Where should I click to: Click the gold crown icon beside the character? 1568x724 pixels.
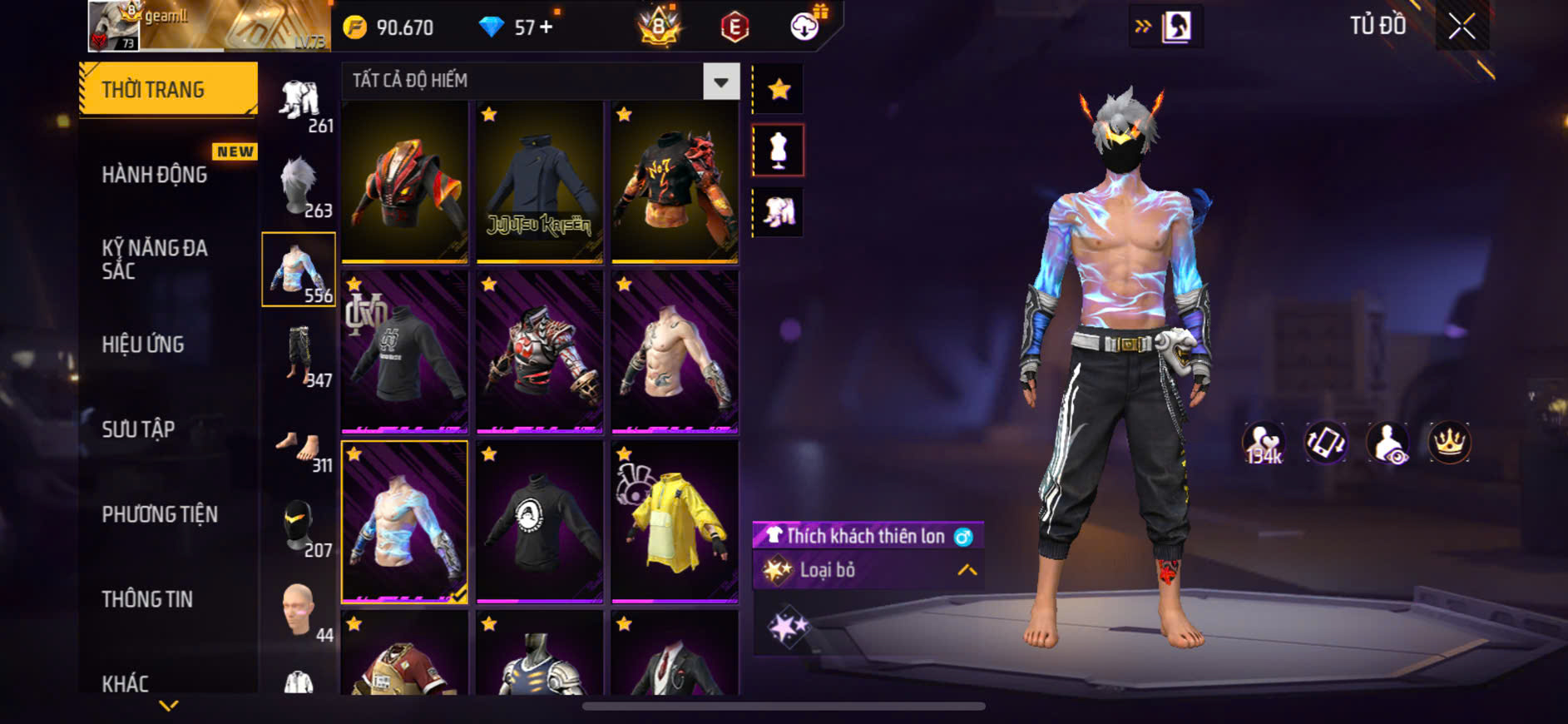click(1449, 442)
